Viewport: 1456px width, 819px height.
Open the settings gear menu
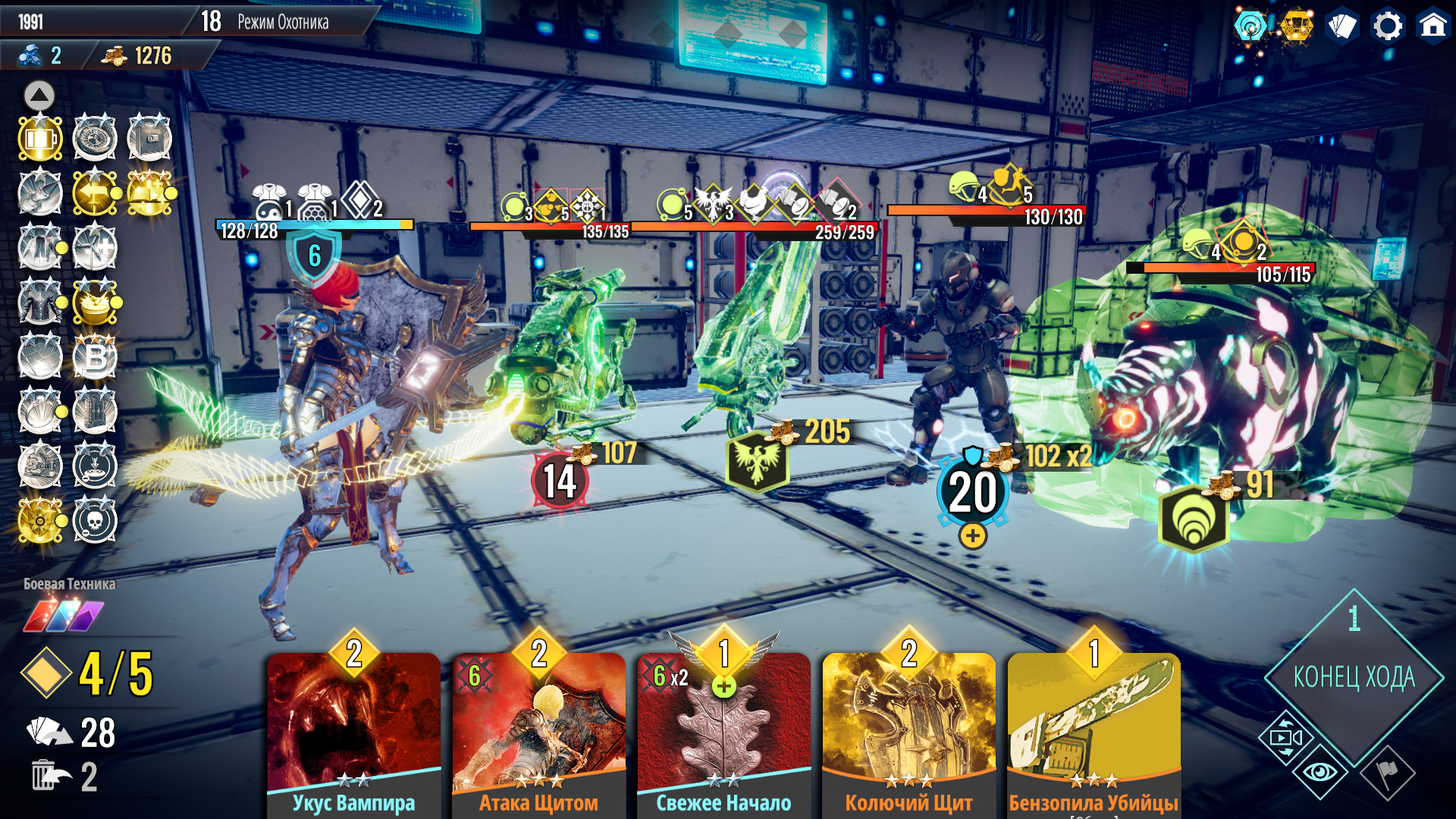click(x=1388, y=27)
